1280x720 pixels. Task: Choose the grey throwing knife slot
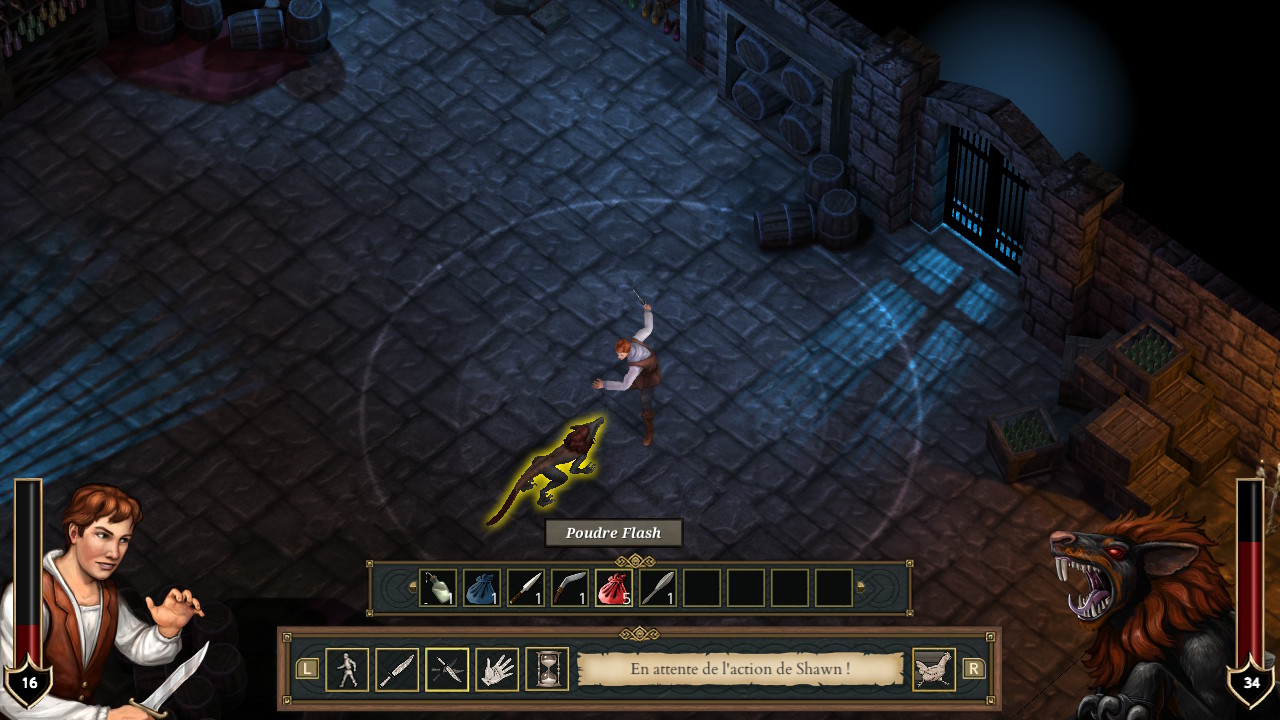(x=658, y=588)
